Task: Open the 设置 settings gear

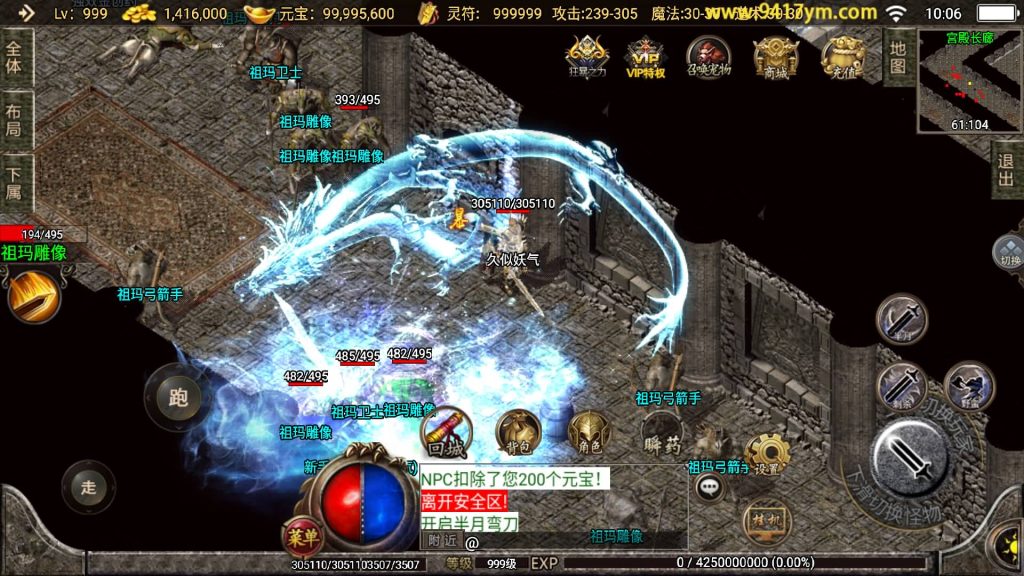Action: 767,455
